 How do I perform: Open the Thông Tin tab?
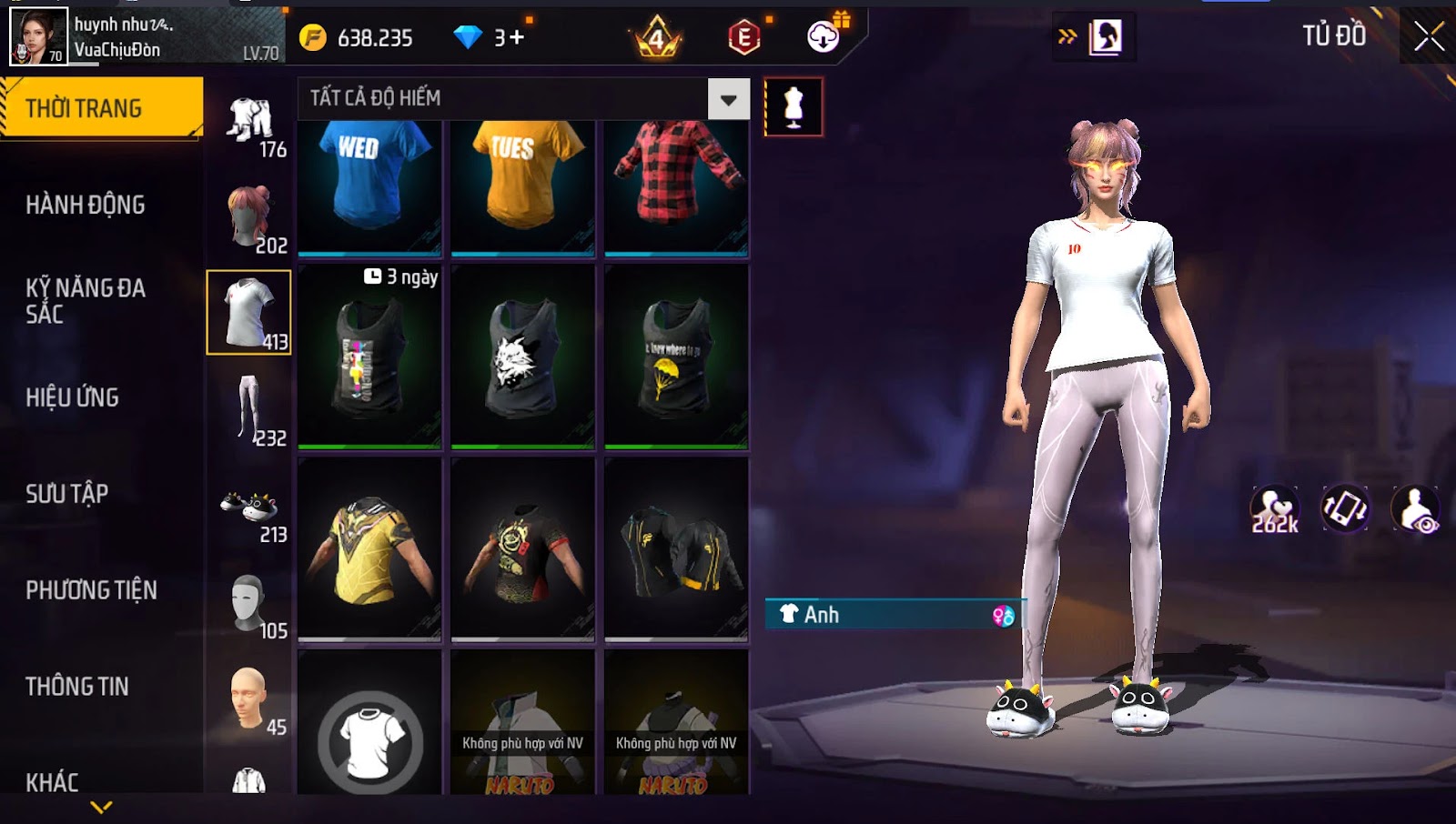point(77,687)
